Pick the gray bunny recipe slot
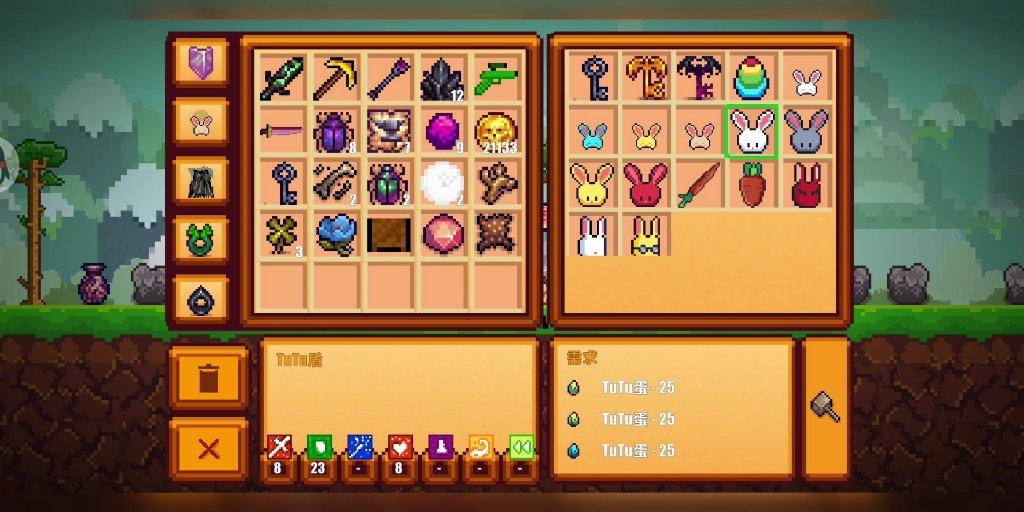The height and width of the screenshot is (512, 1024). click(x=806, y=131)
